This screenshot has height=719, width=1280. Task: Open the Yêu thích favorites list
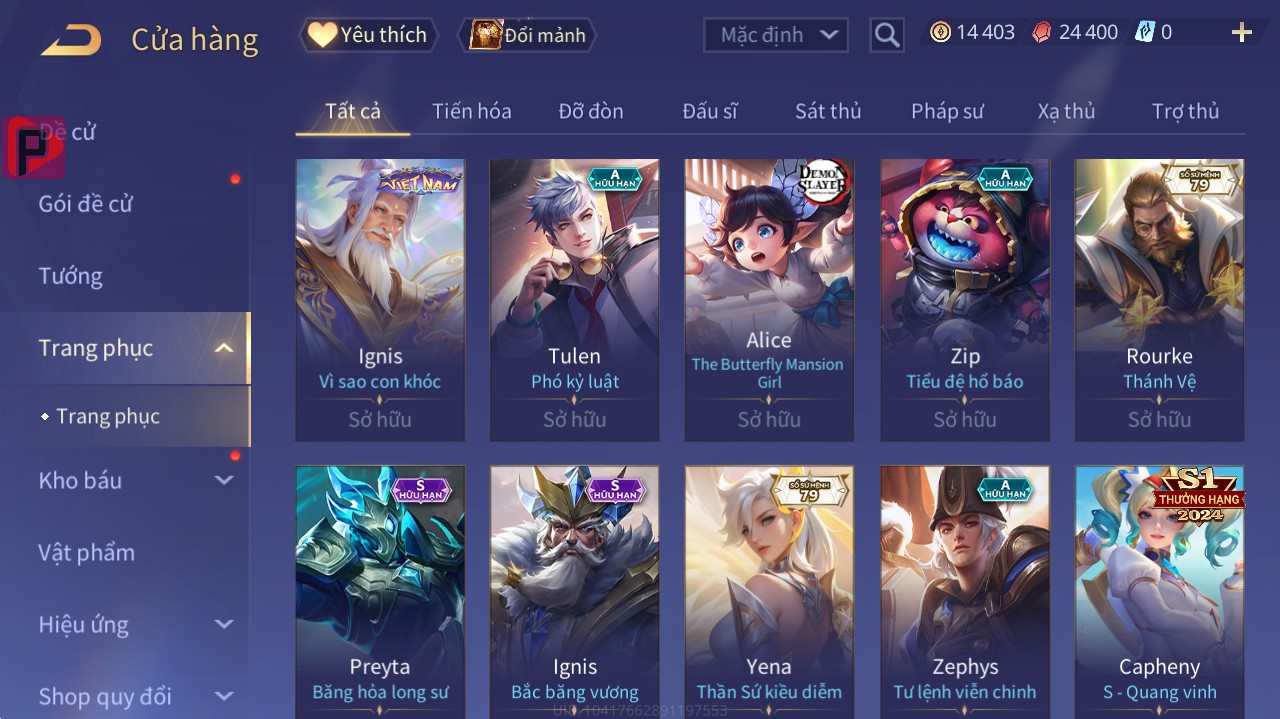point(368,35)
